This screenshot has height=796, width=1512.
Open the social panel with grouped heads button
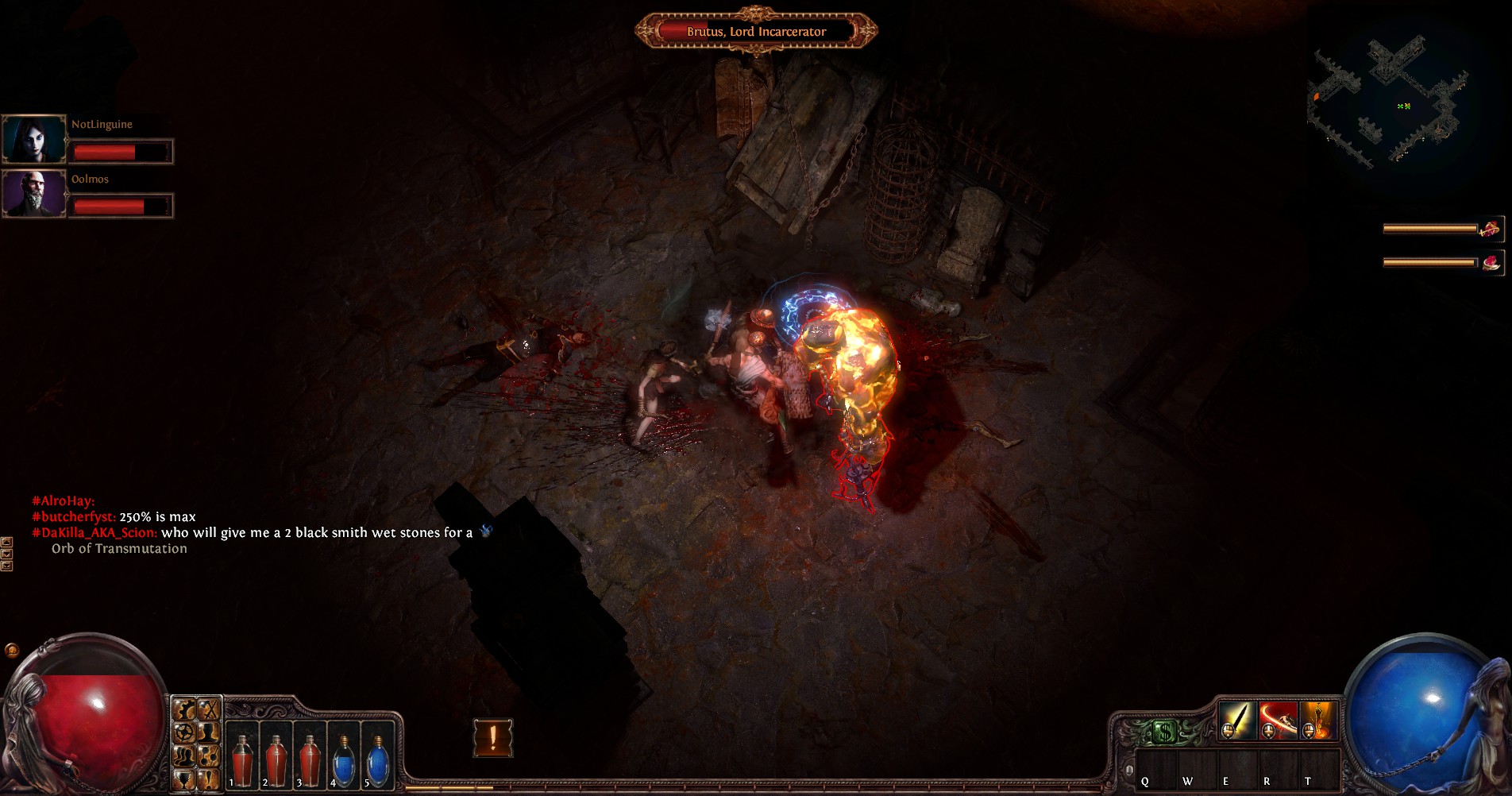tap(184, 755)
